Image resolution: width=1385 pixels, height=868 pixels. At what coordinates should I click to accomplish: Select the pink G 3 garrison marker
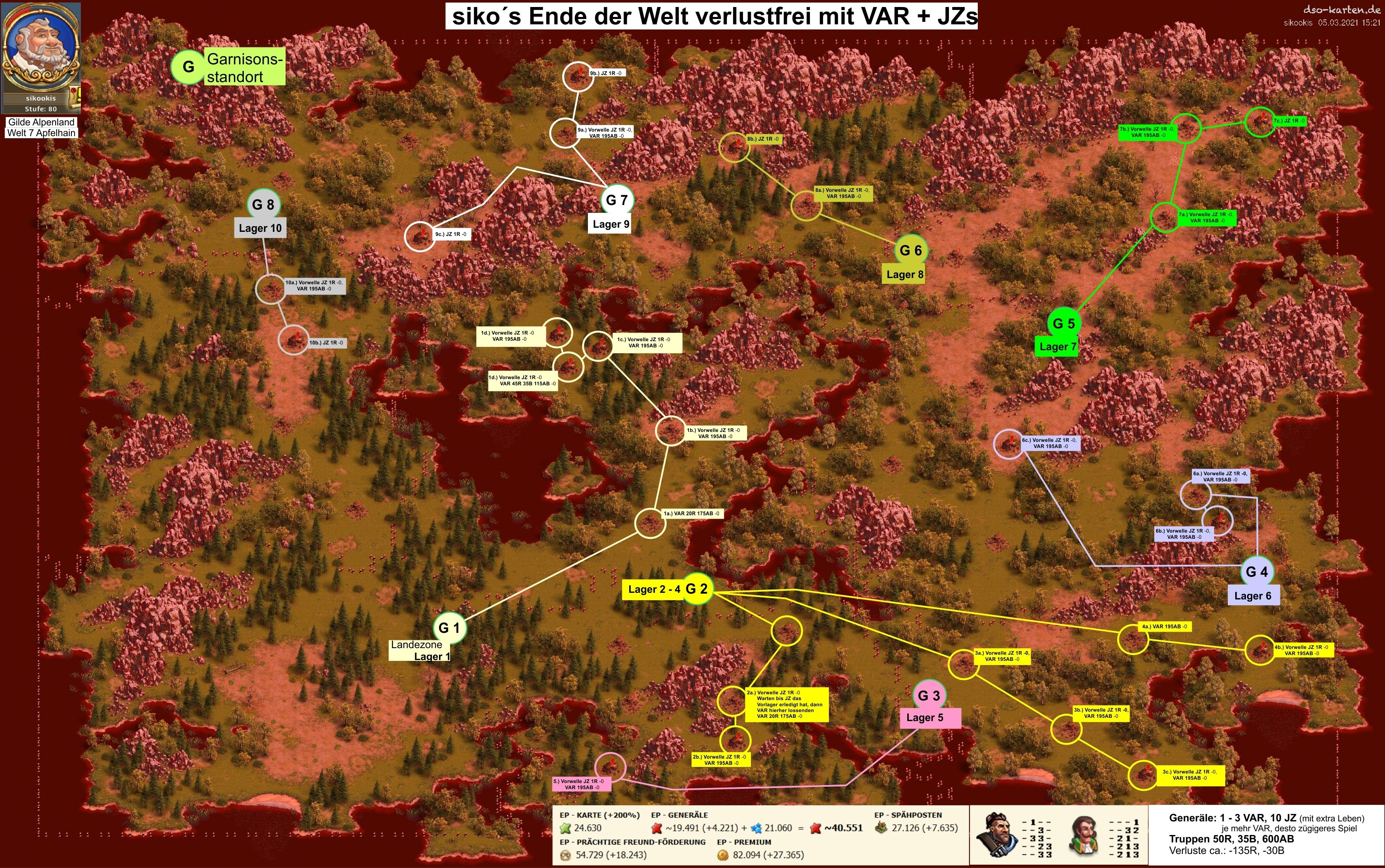pyautogui.click(x=929, y=696)
